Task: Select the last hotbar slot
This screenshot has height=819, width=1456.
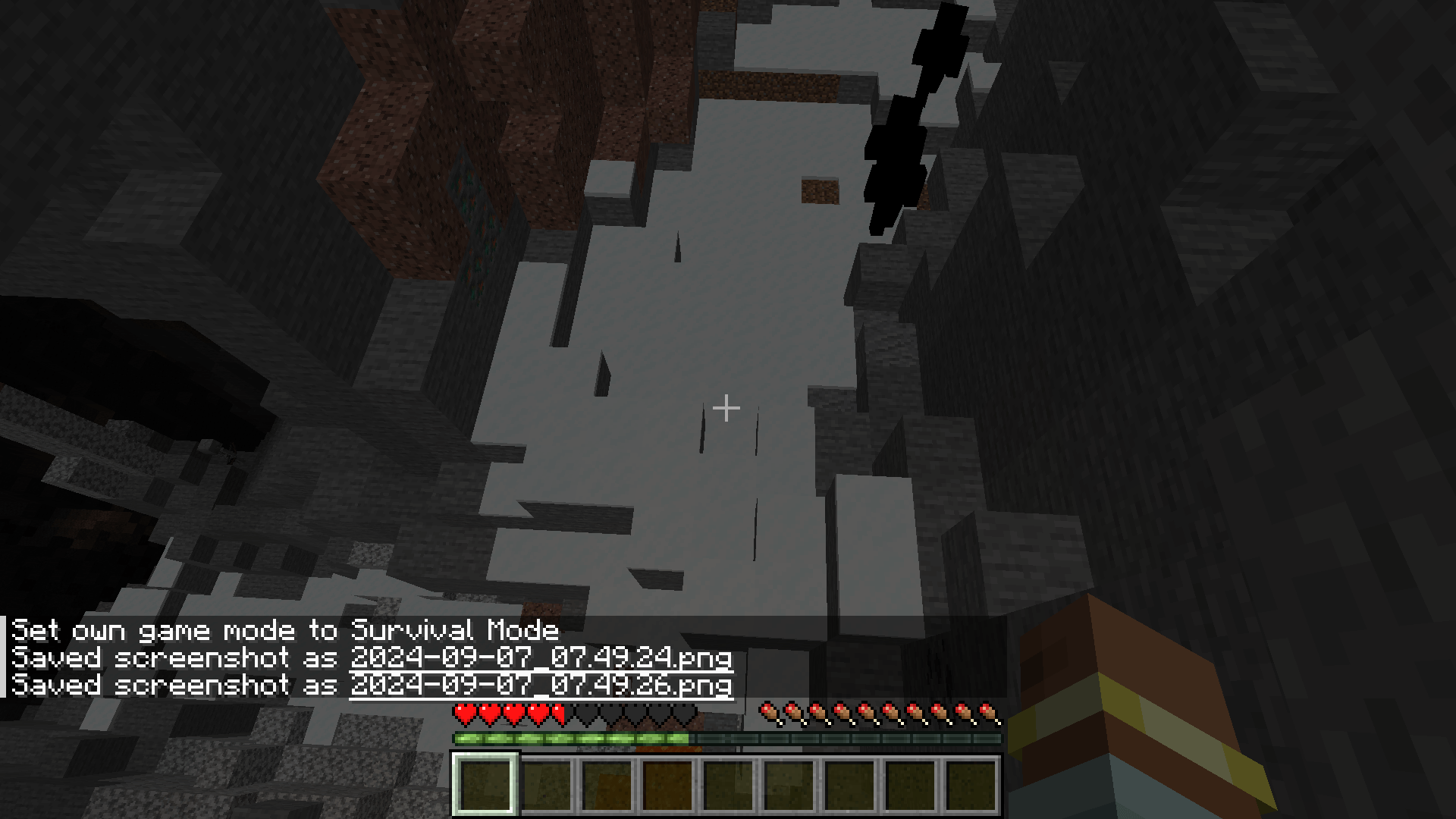Action: pos(973,785)
